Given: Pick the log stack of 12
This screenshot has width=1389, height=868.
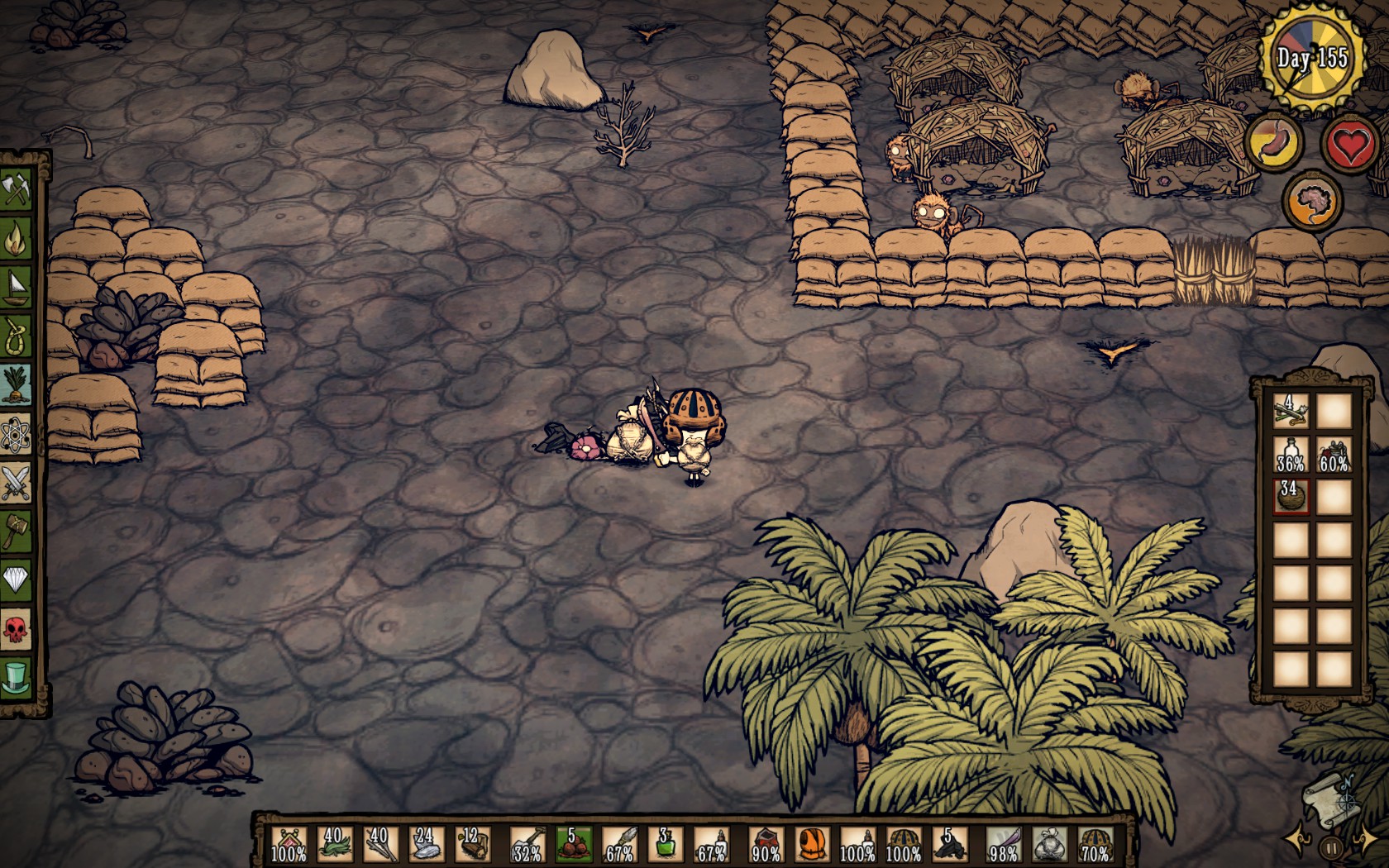Looking at the screenshot, I should (472, 845).
